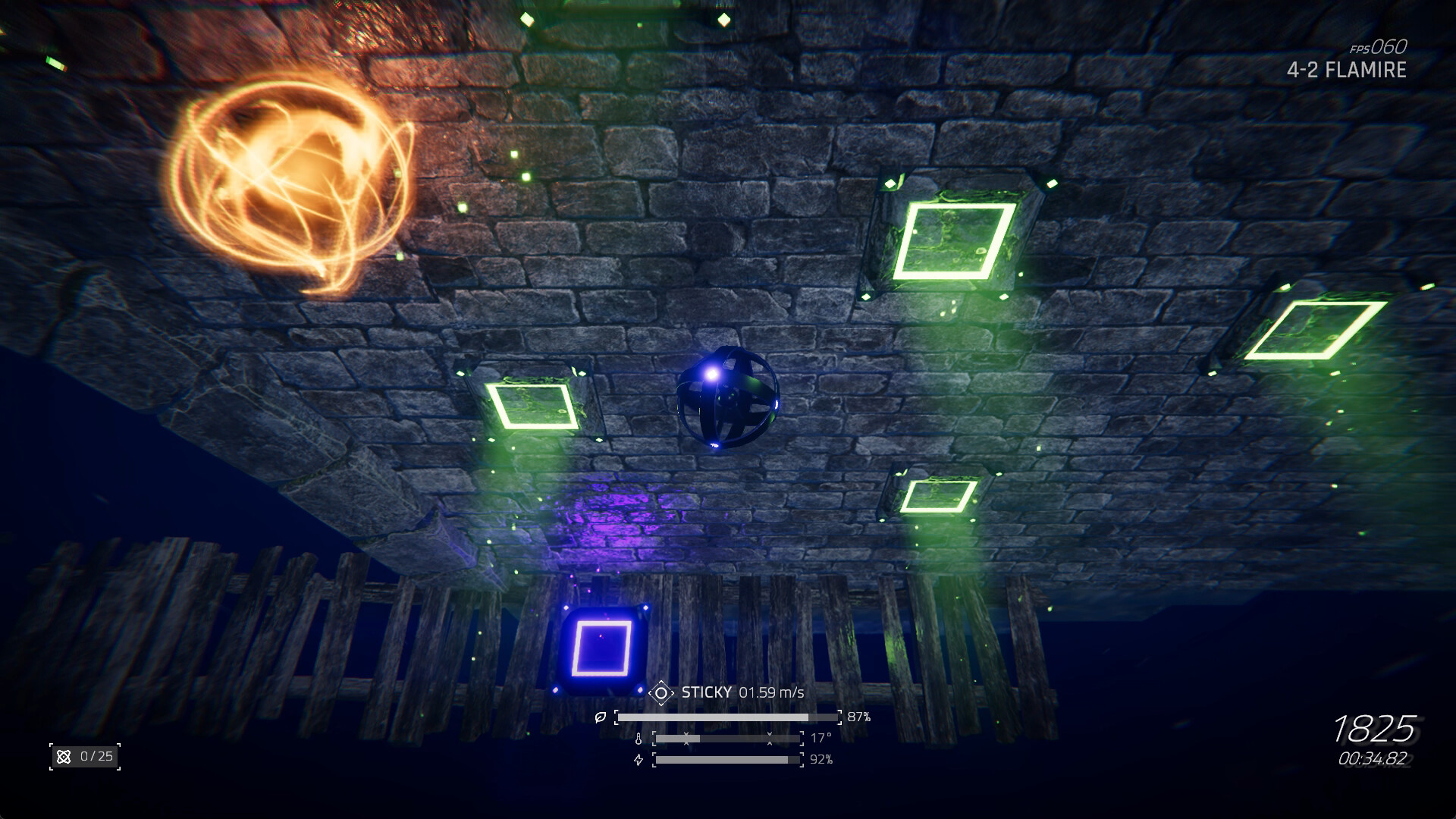This screenshot has width=1456, height=819.
Task: Click the diamond STICKY mode icon
Action: (x=661, y=692)
